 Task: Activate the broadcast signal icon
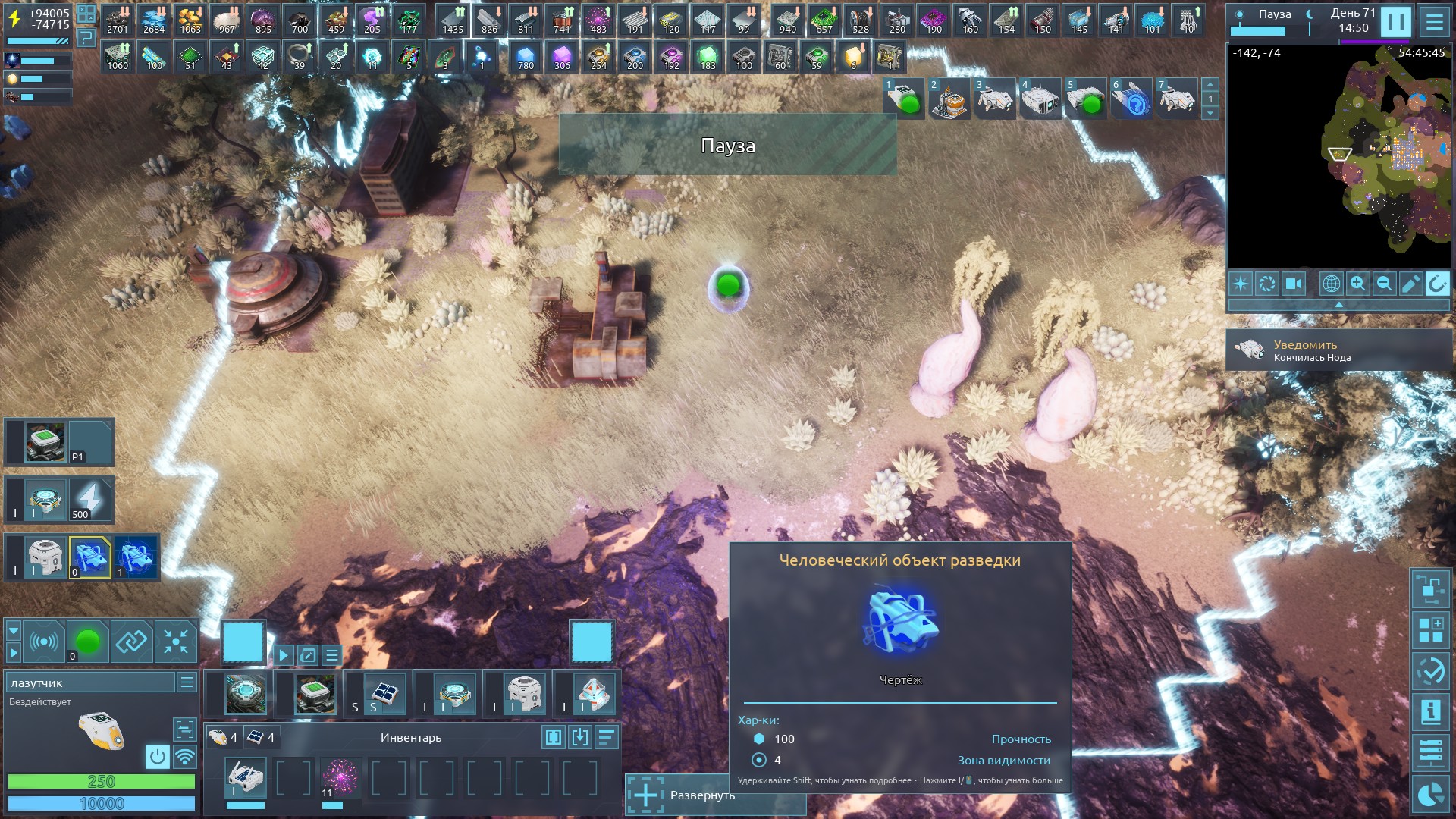[x=43, y=642]
